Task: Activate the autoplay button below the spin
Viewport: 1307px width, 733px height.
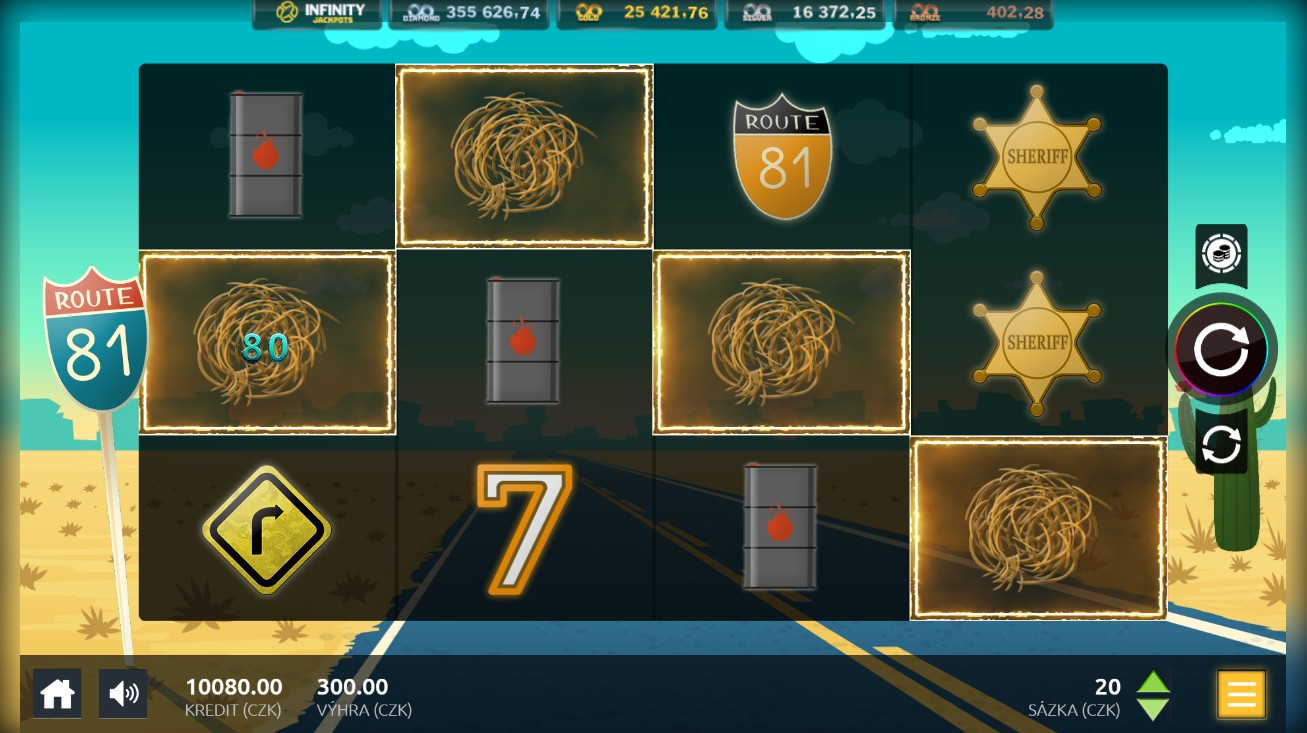Action: [x=1221, y=444]
